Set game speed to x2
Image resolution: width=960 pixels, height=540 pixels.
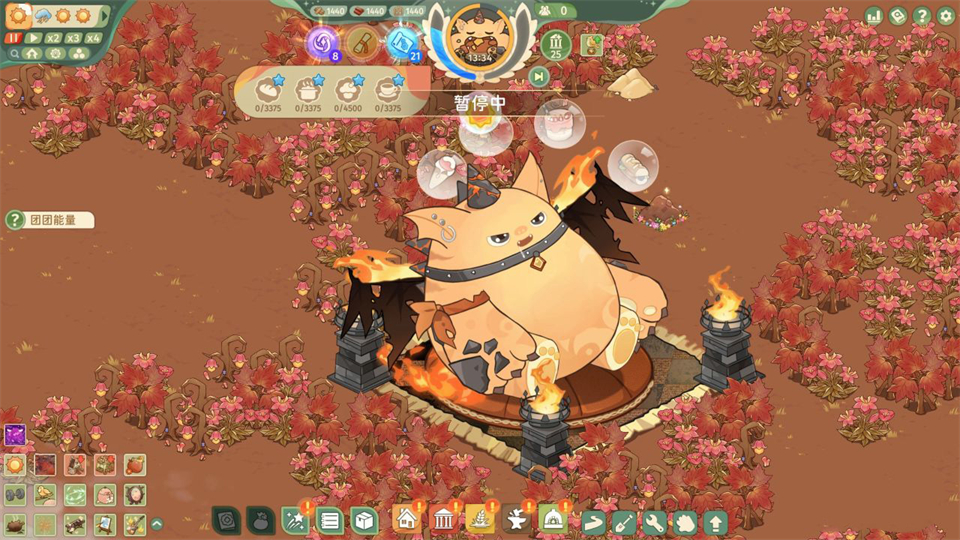tap(53, 38)
